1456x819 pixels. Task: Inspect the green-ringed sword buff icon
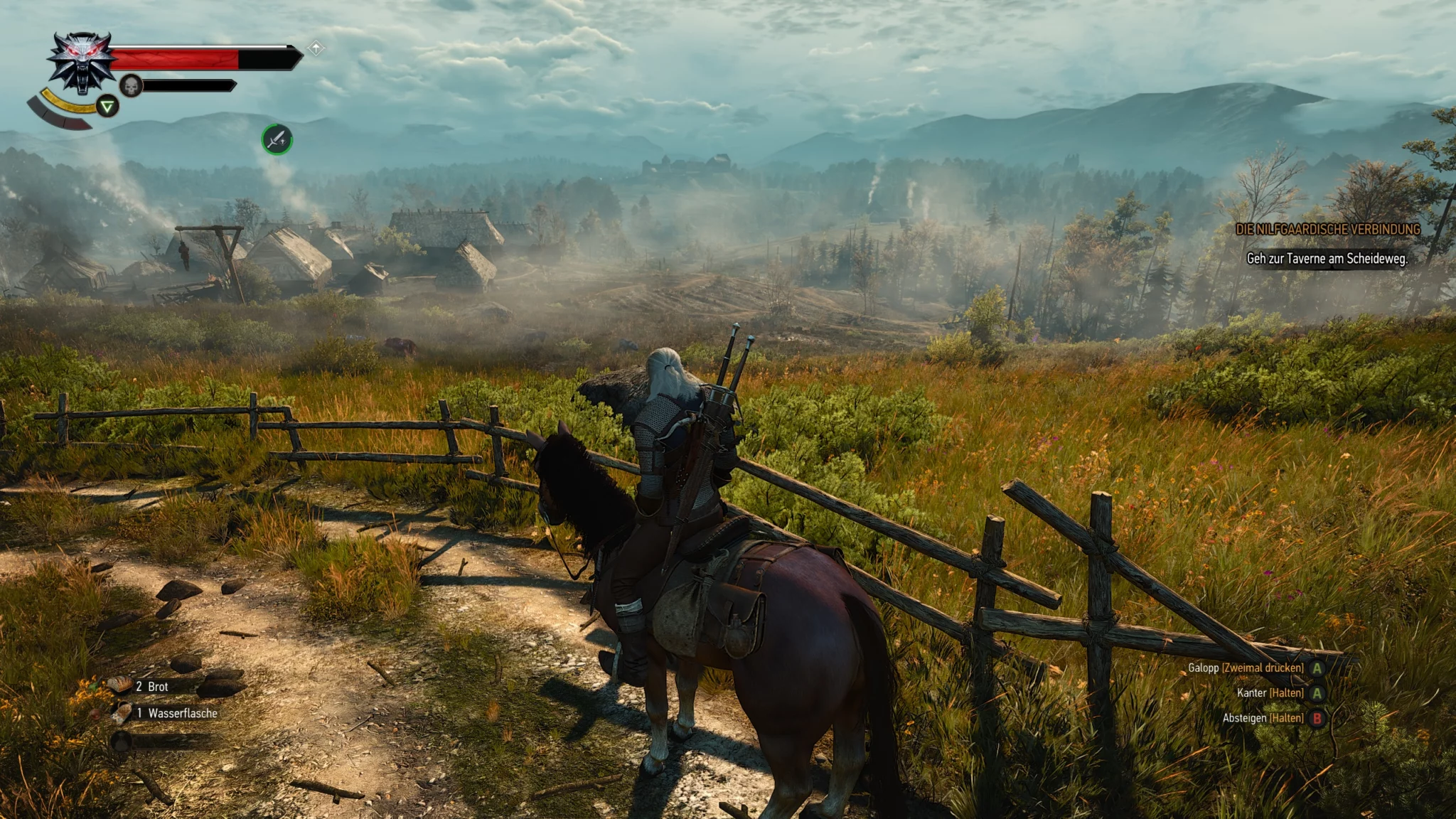coord(277,139)
